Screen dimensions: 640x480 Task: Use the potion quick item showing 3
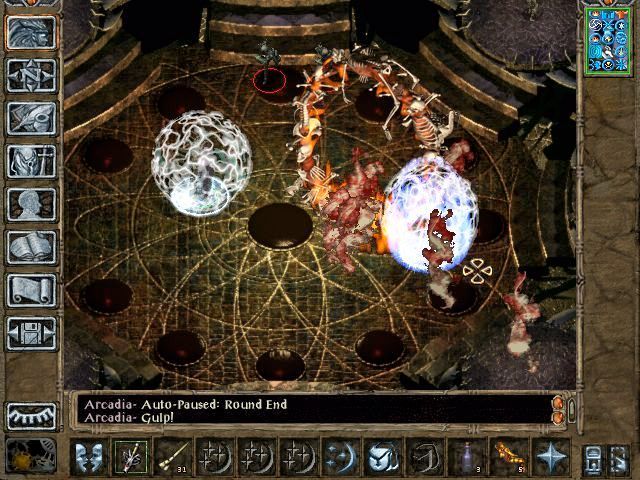466,456
